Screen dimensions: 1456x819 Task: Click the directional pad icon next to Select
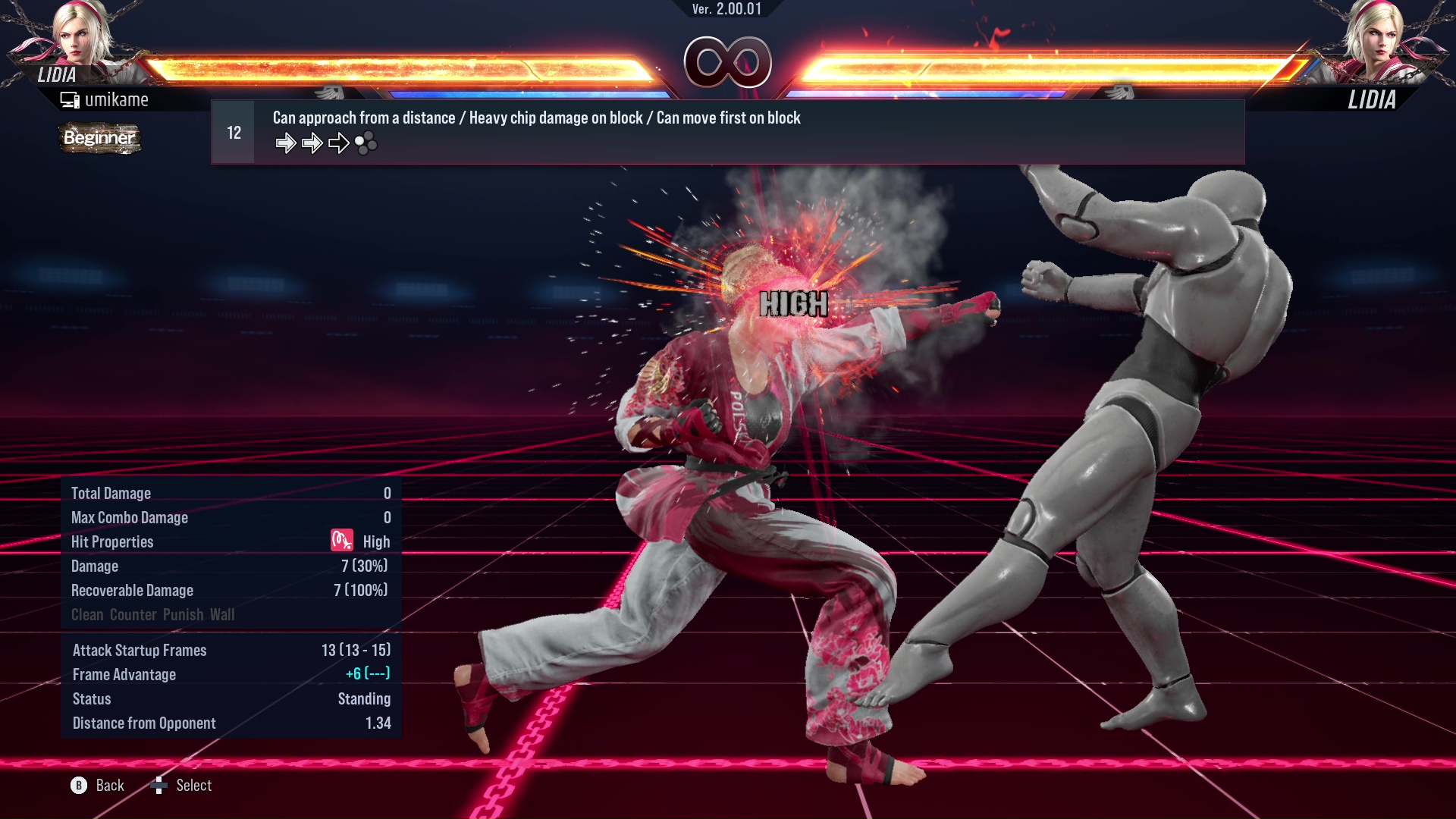(x=159, y=786)
